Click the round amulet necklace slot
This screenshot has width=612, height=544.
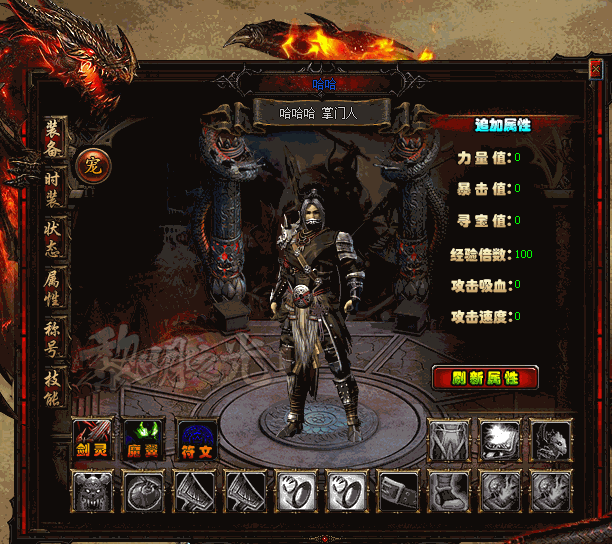(x=145, y=491)
